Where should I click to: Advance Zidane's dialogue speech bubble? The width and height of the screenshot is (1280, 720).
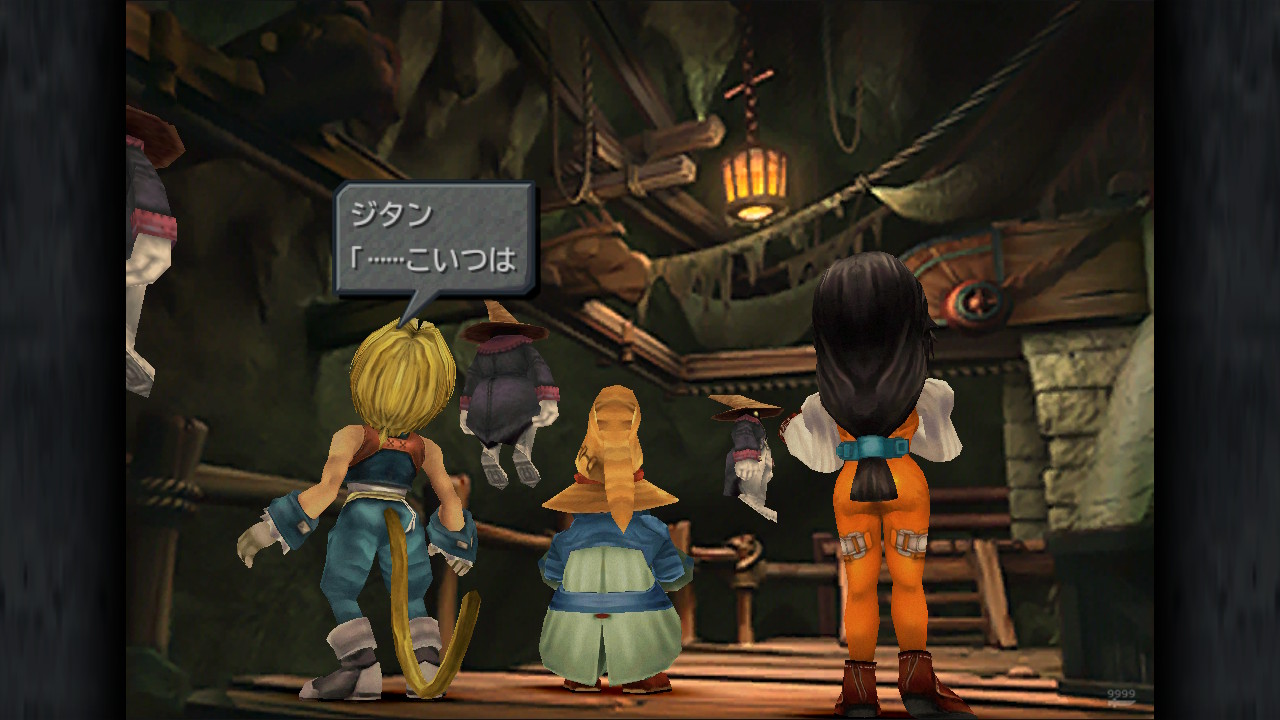(434, 240)
